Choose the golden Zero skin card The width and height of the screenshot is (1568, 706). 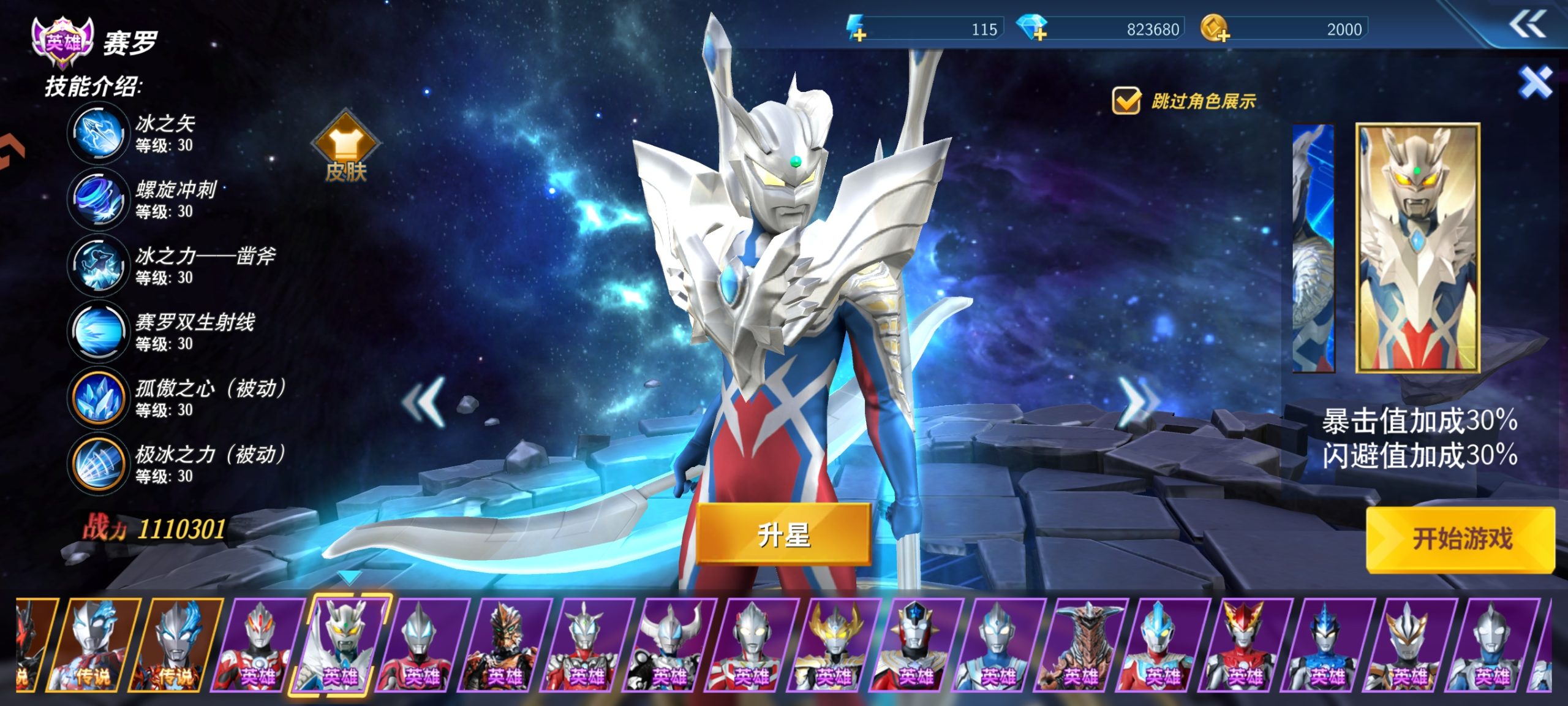[x=1417, y=248]
